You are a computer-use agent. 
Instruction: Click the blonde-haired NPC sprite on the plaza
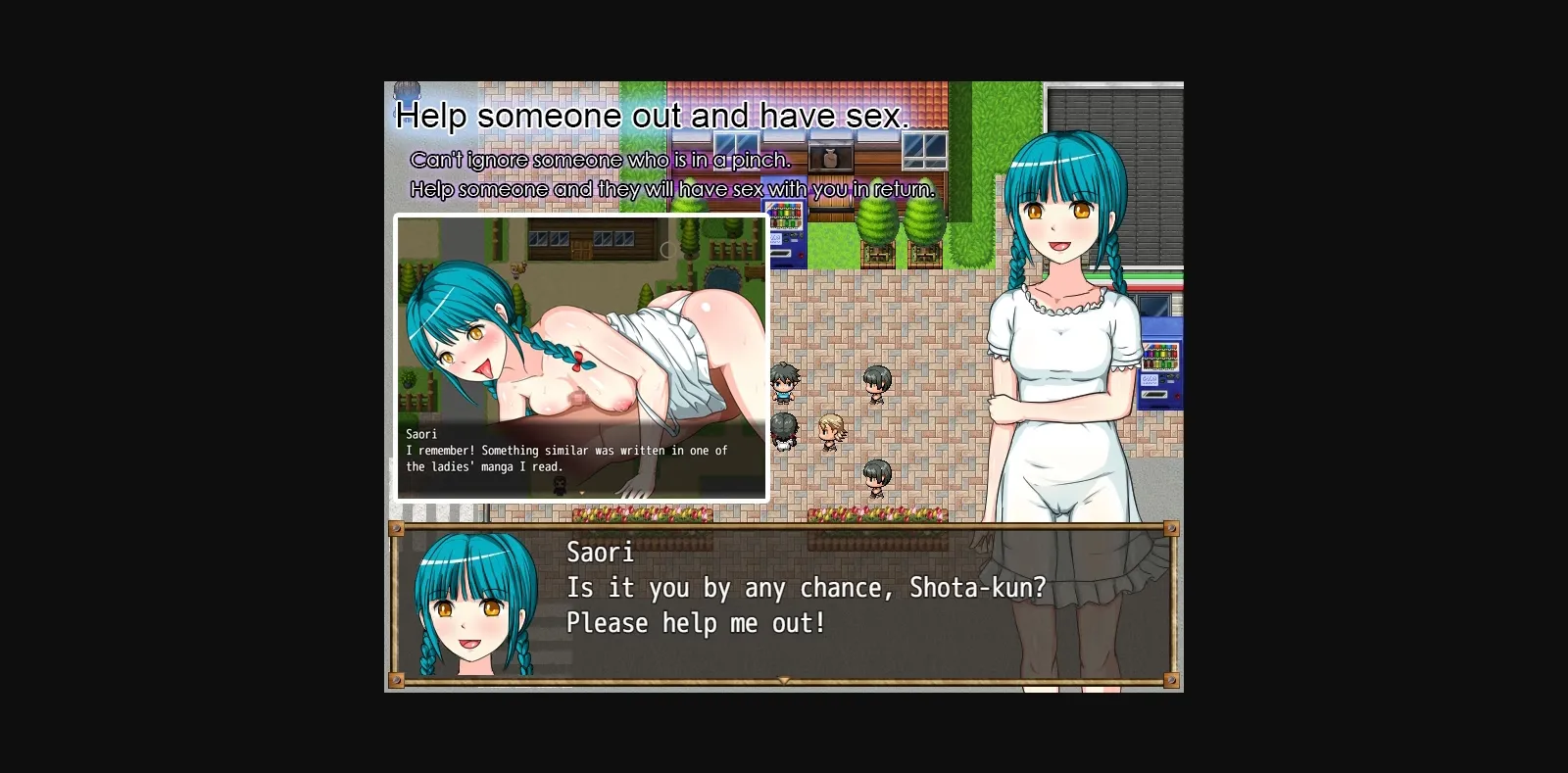831,434
